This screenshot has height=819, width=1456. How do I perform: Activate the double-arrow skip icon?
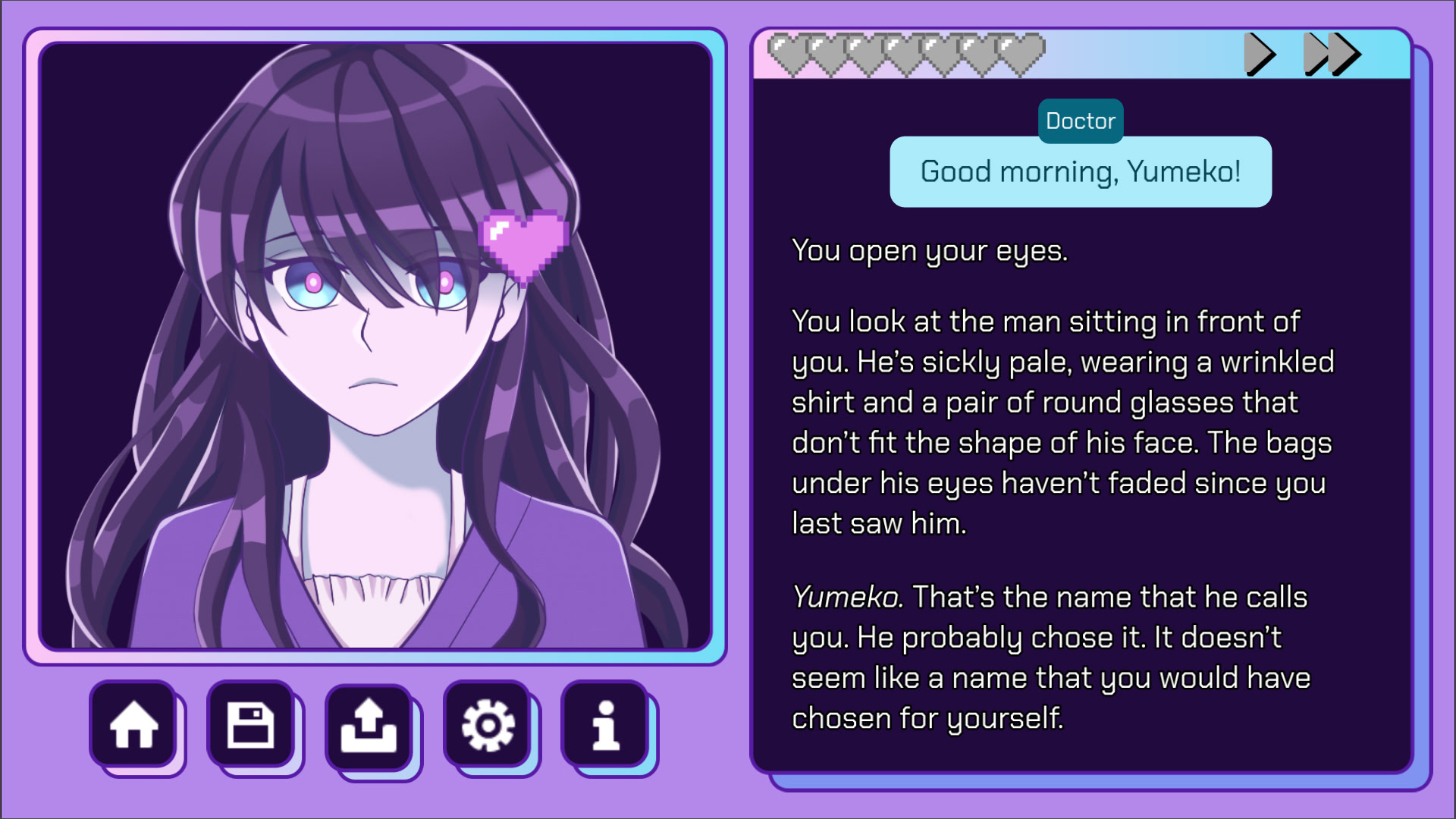click(x=1331, y=55)
